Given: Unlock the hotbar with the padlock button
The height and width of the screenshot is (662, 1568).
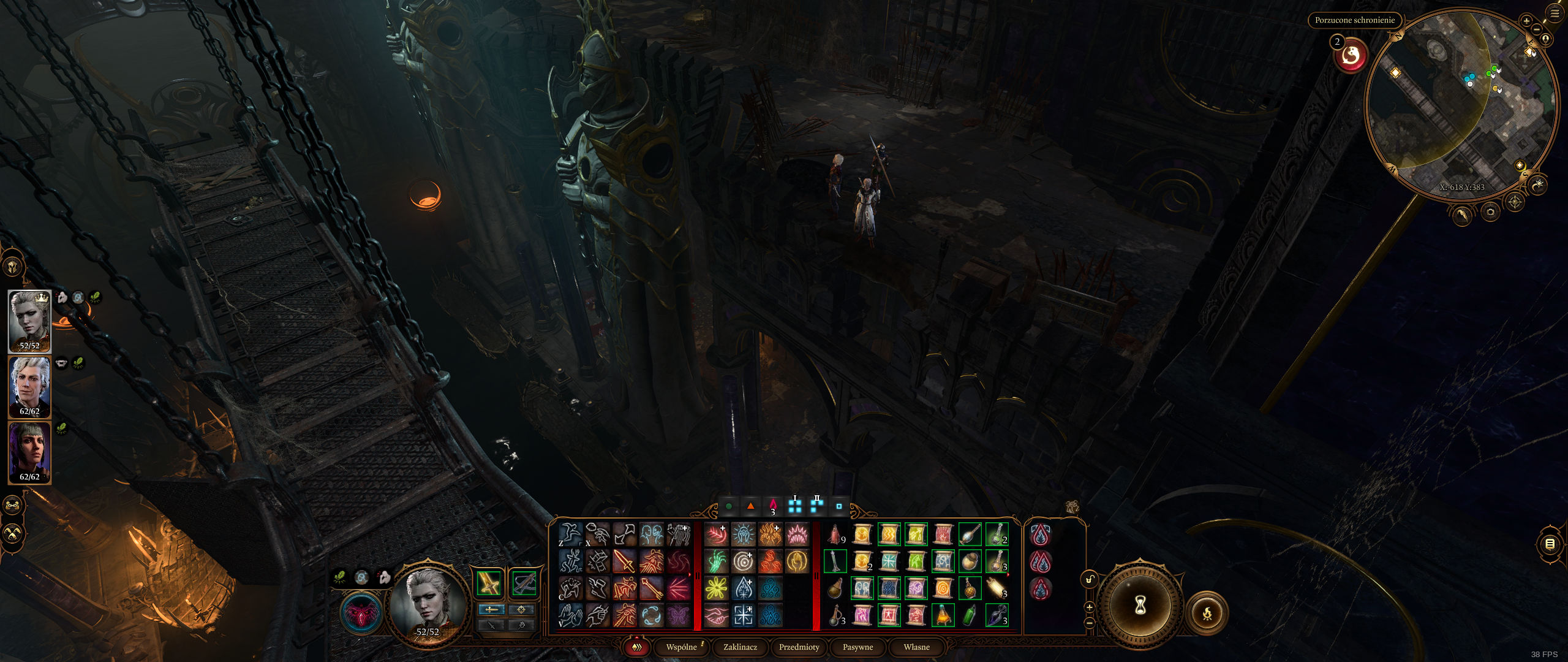Looking at the screenshot, I should click(x=1089, y=579).
